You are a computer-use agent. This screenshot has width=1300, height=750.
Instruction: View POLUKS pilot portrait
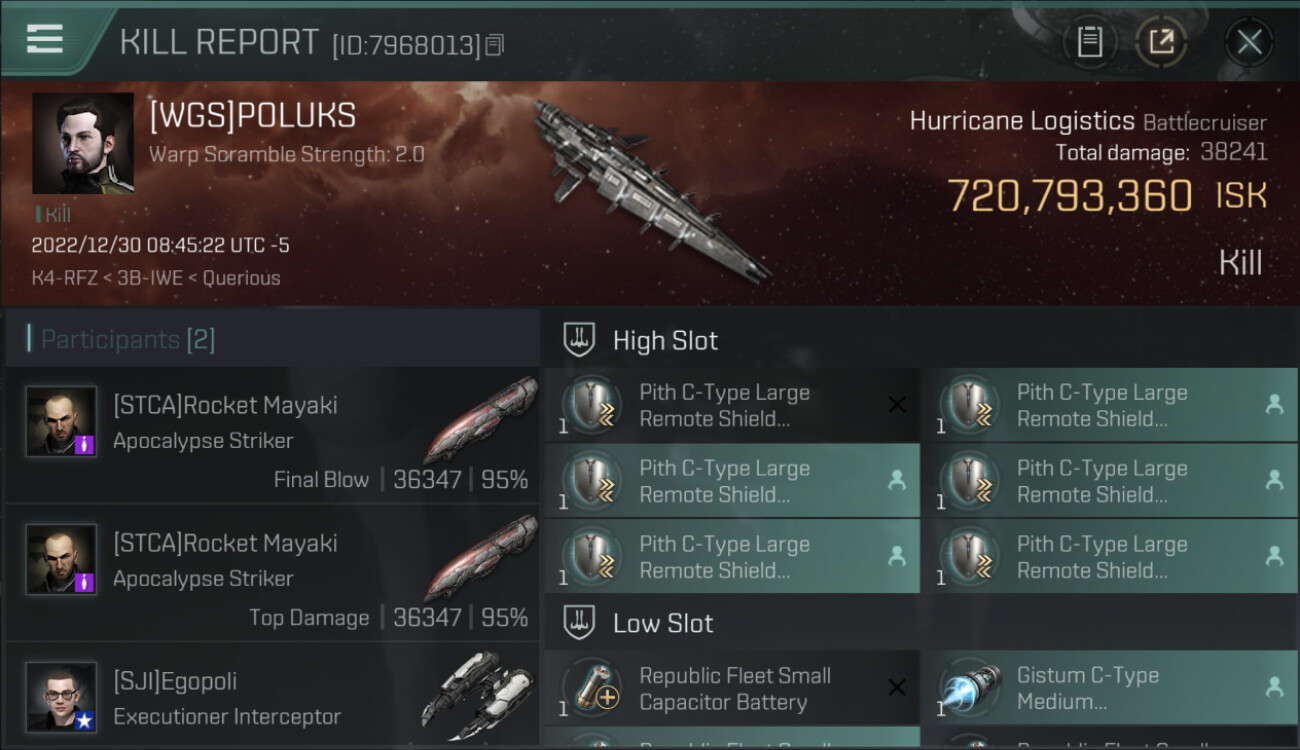[83, 143]
